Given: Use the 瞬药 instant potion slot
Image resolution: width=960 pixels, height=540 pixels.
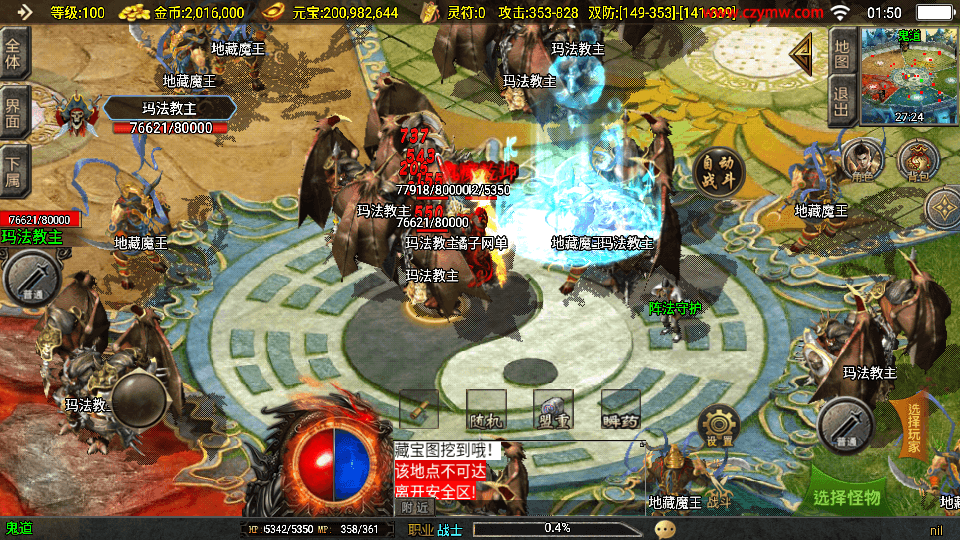Looking at the screenshot, I should pos(620,410).
